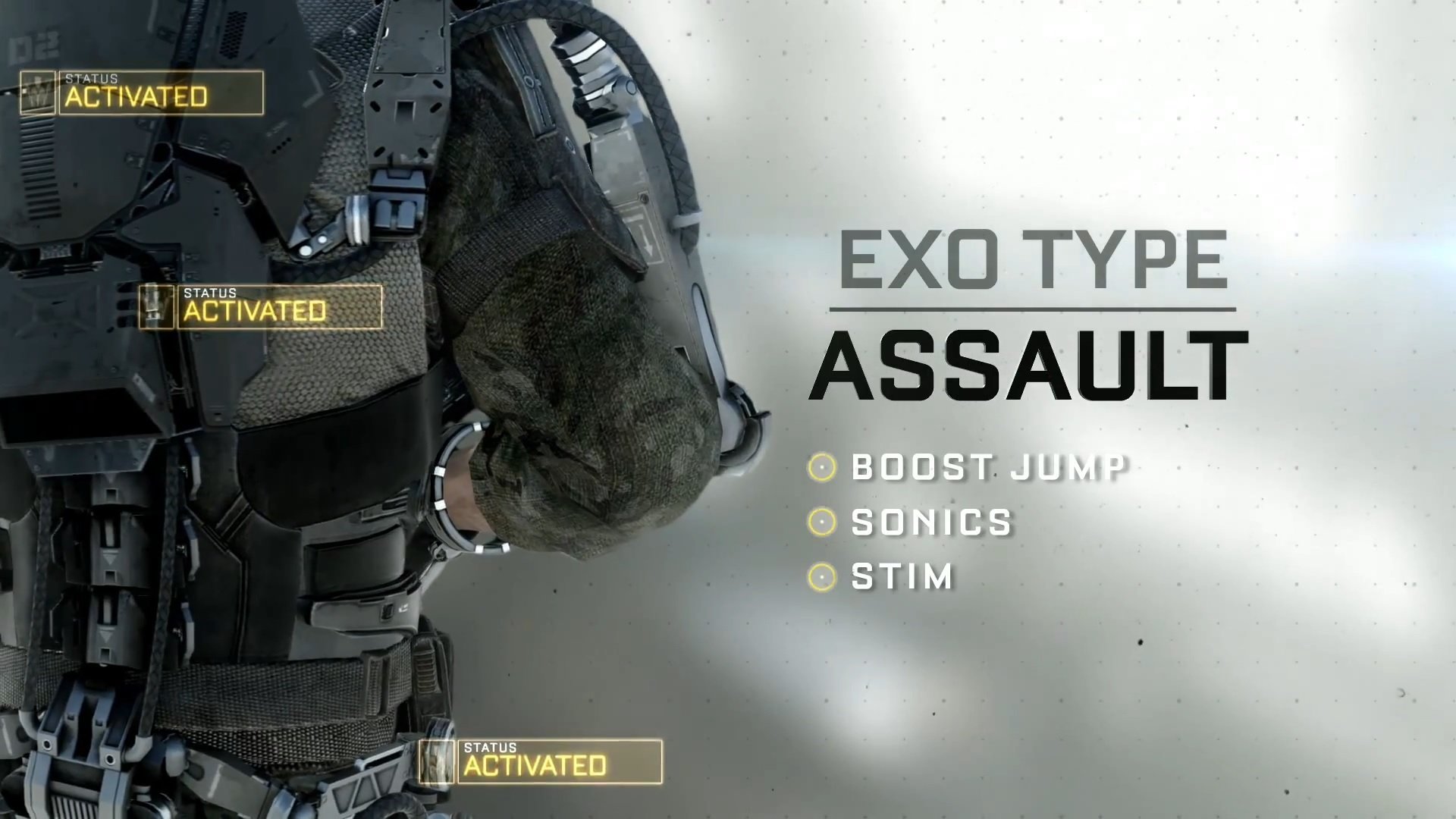Image resolution: width=1456 pixels, height=819 pixels.
Task: Select the Stim ability icon
Action: [x=821, y=577]
